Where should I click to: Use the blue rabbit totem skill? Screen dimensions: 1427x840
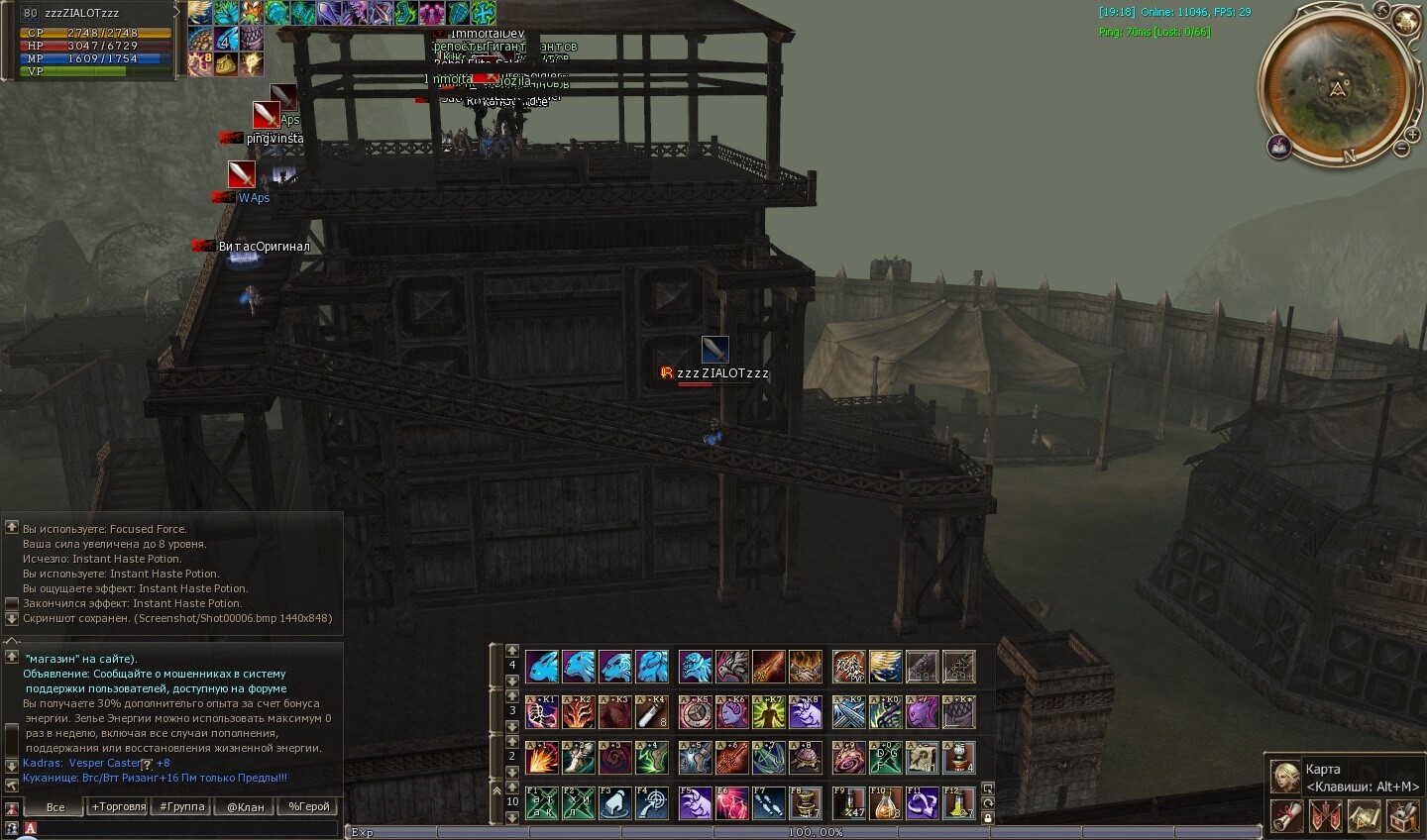point(541,667)
